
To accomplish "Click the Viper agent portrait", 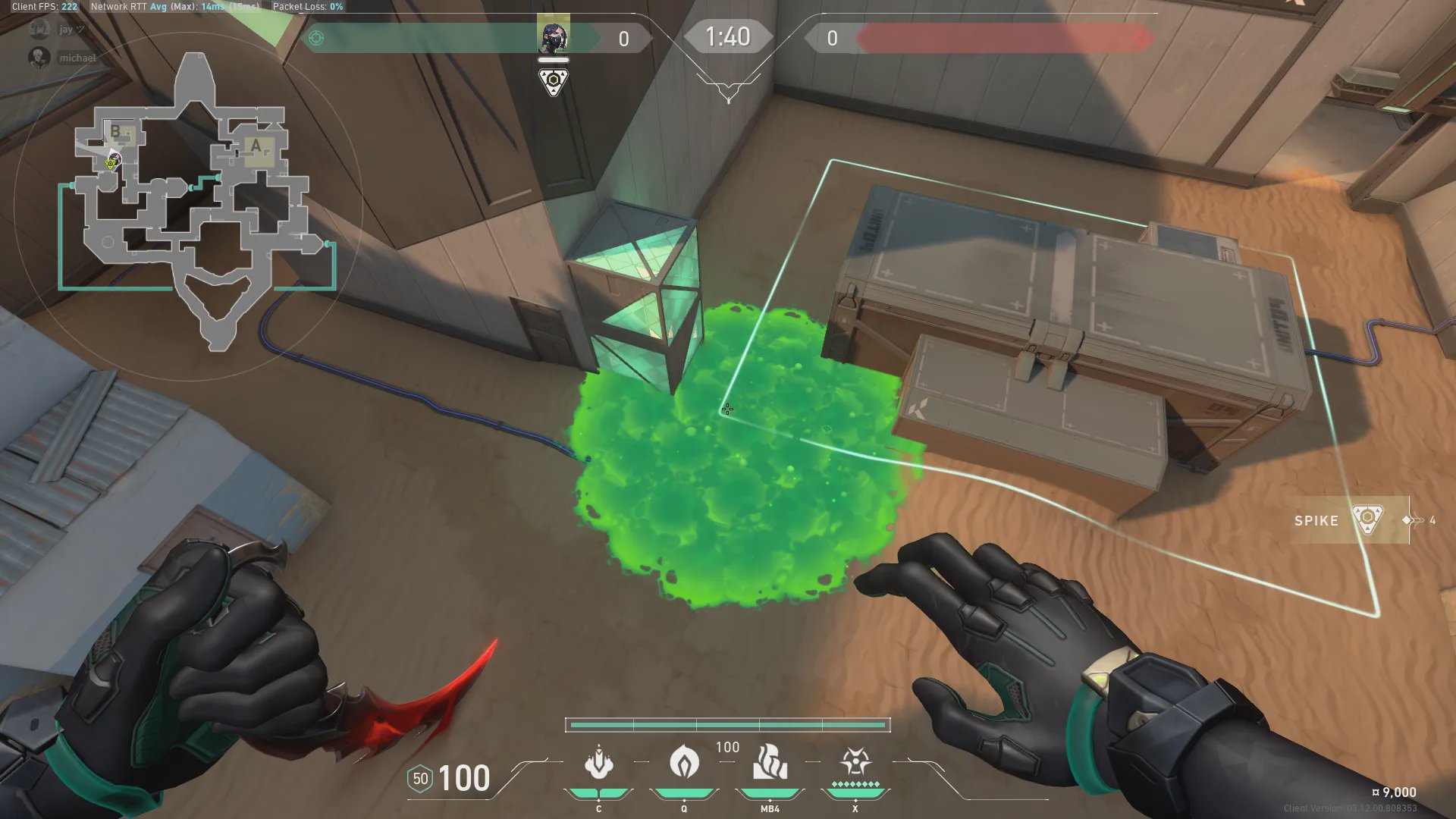I will 553,36.
